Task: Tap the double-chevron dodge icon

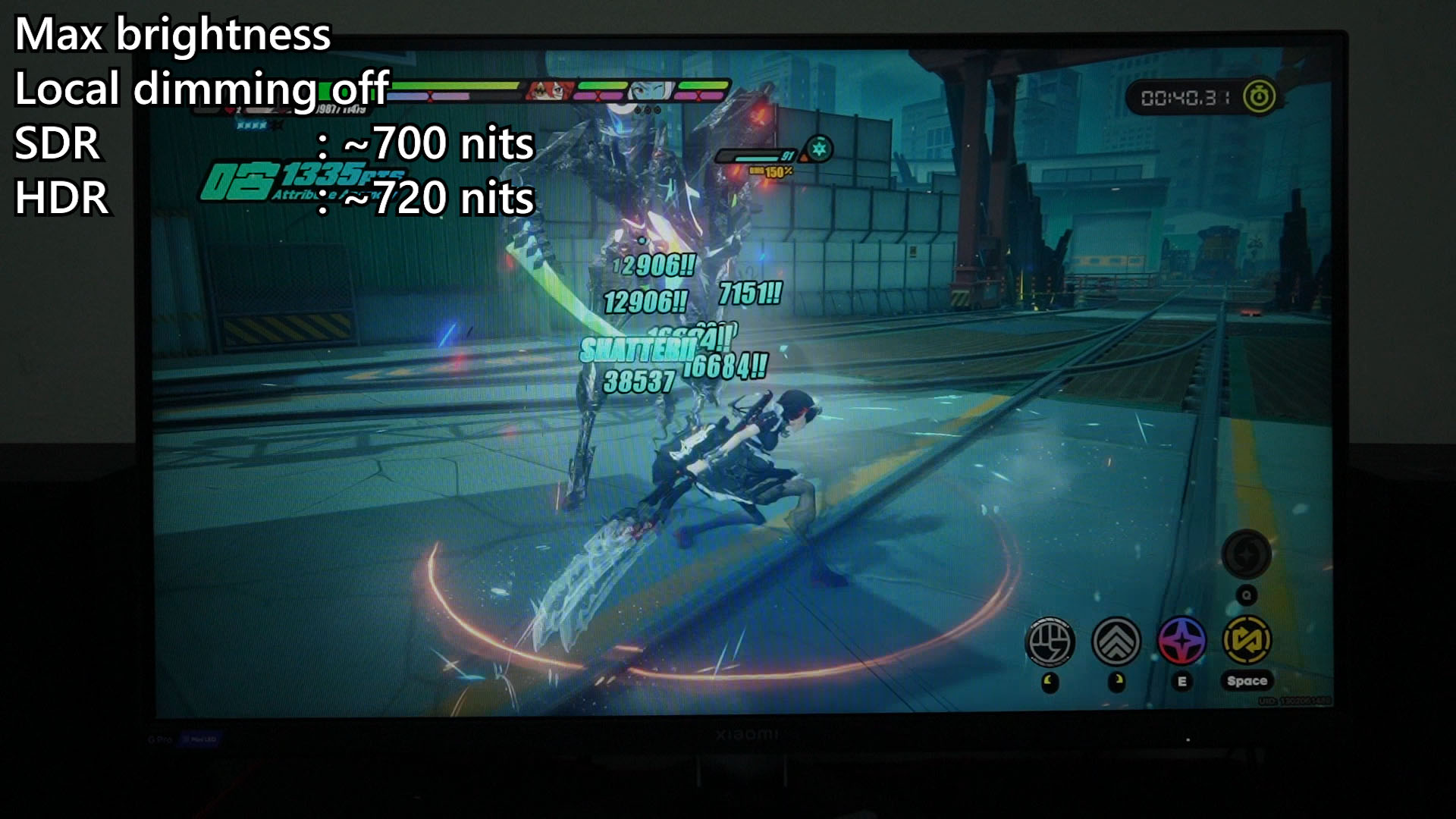Action: (x=1116, y=642)
